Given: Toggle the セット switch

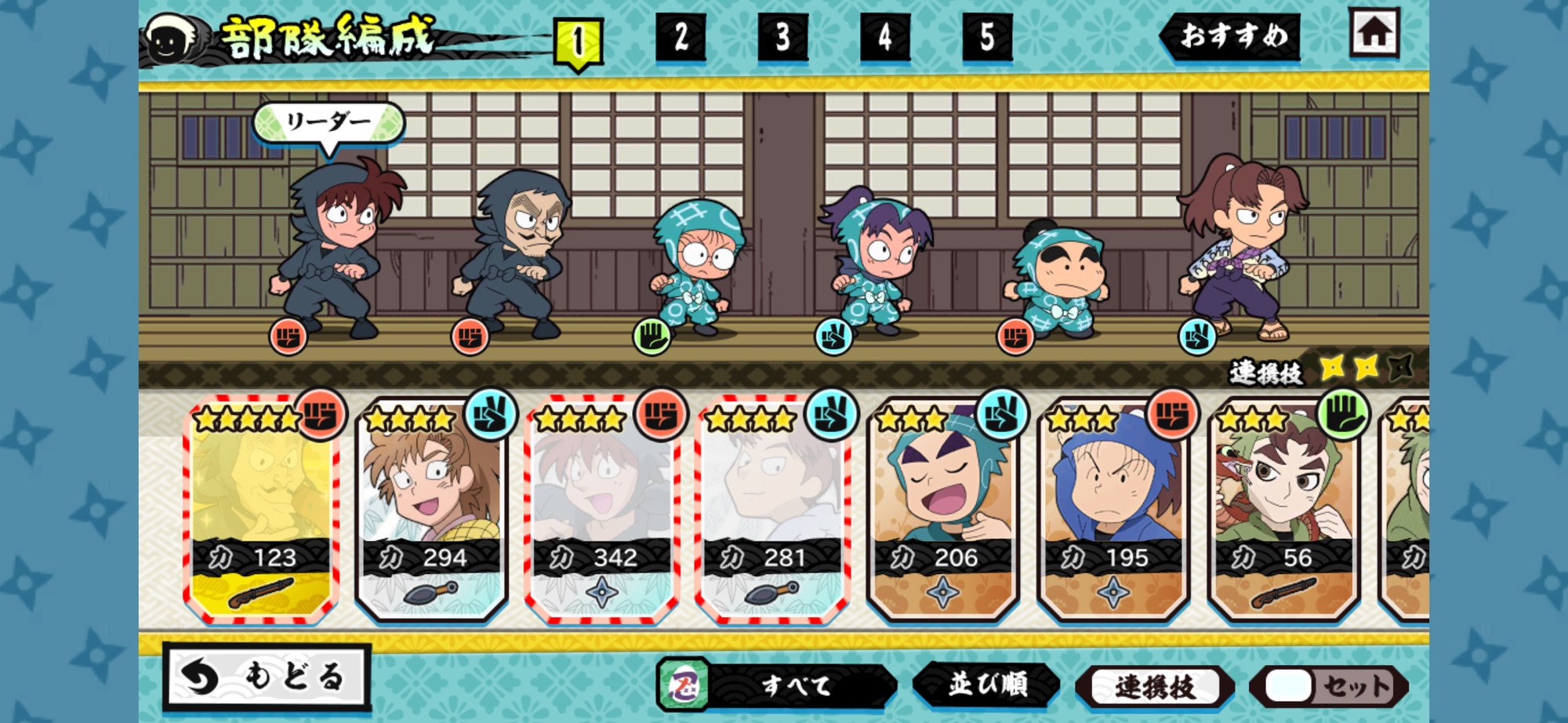Looking at the screenshot, I should 1330,687.
